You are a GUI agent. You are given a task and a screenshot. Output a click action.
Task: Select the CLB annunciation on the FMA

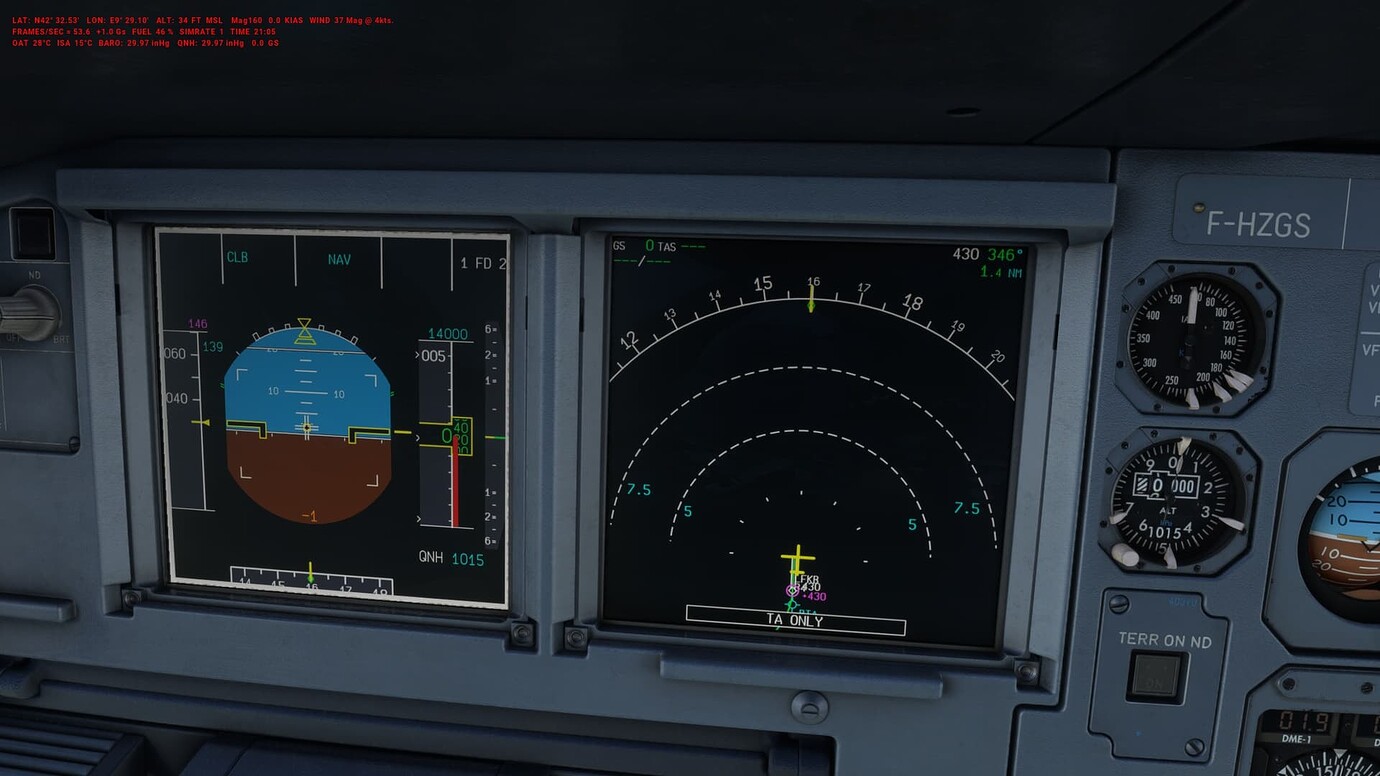[237, 258]
